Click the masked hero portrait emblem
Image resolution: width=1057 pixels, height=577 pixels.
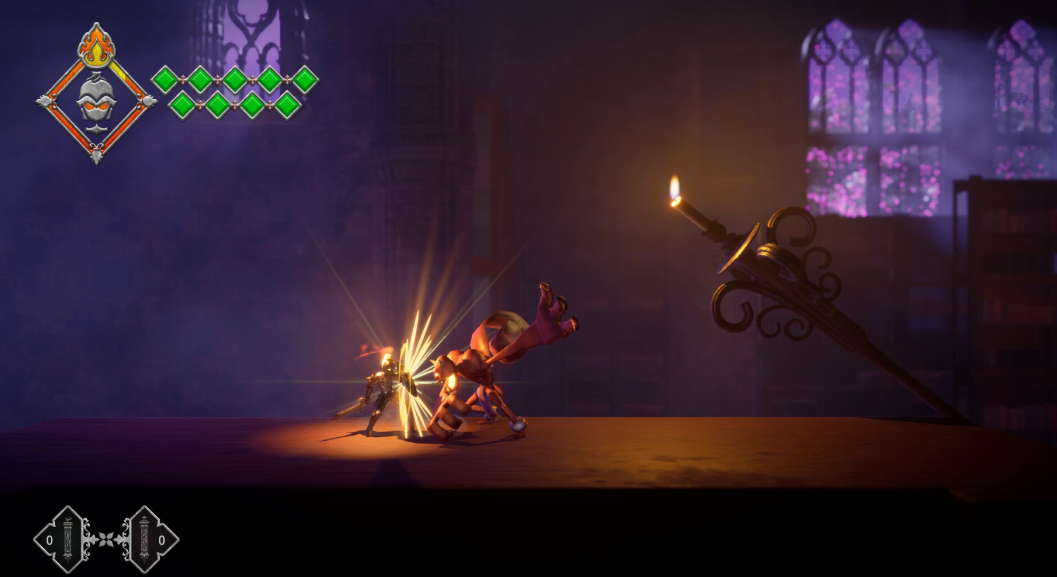96,100
